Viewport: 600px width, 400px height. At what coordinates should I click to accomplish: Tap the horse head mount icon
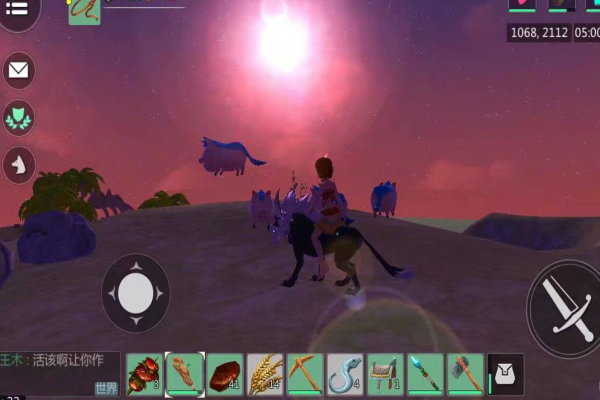[x=19, y=165]
